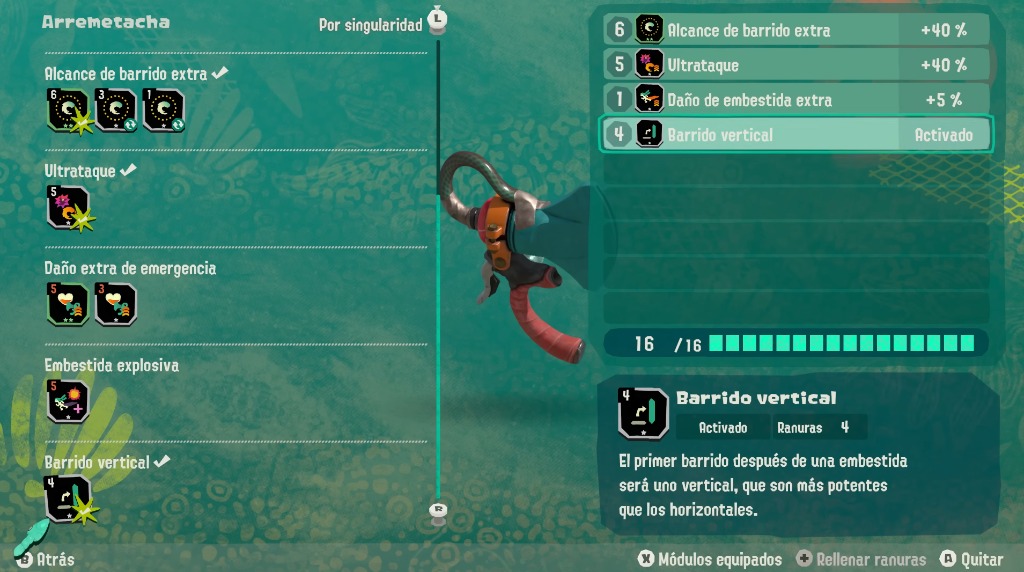Select the level 6 Alcance de barrido extra module

pos(67,111)
